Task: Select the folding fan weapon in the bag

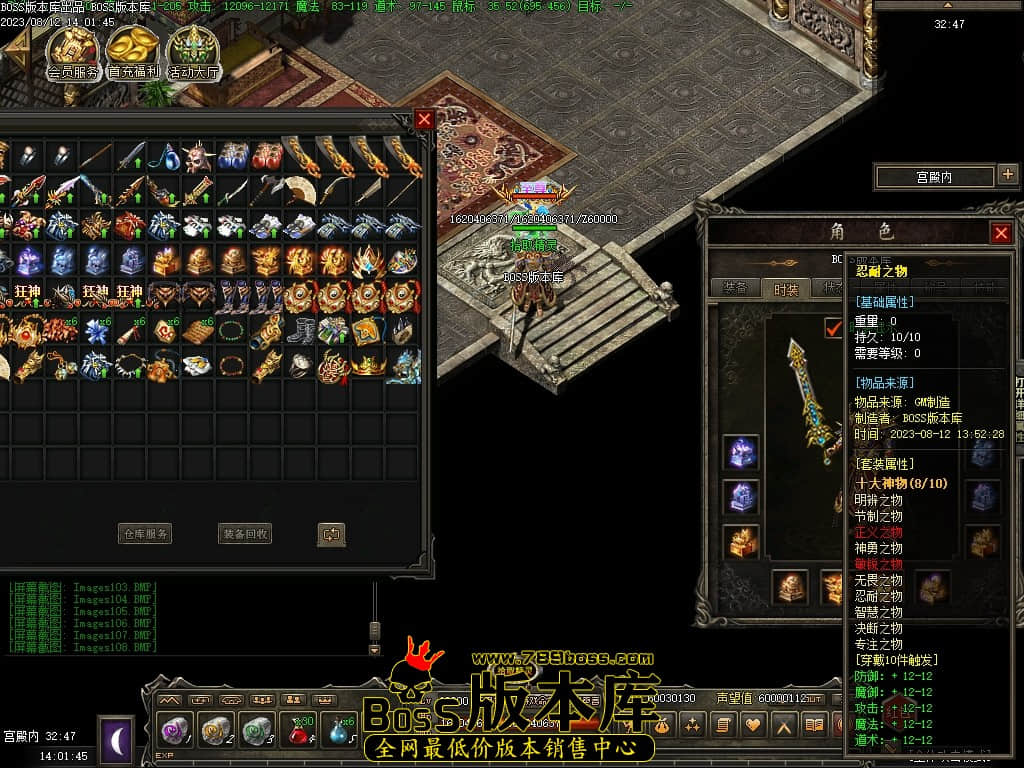Action: [x=301, y=190]
